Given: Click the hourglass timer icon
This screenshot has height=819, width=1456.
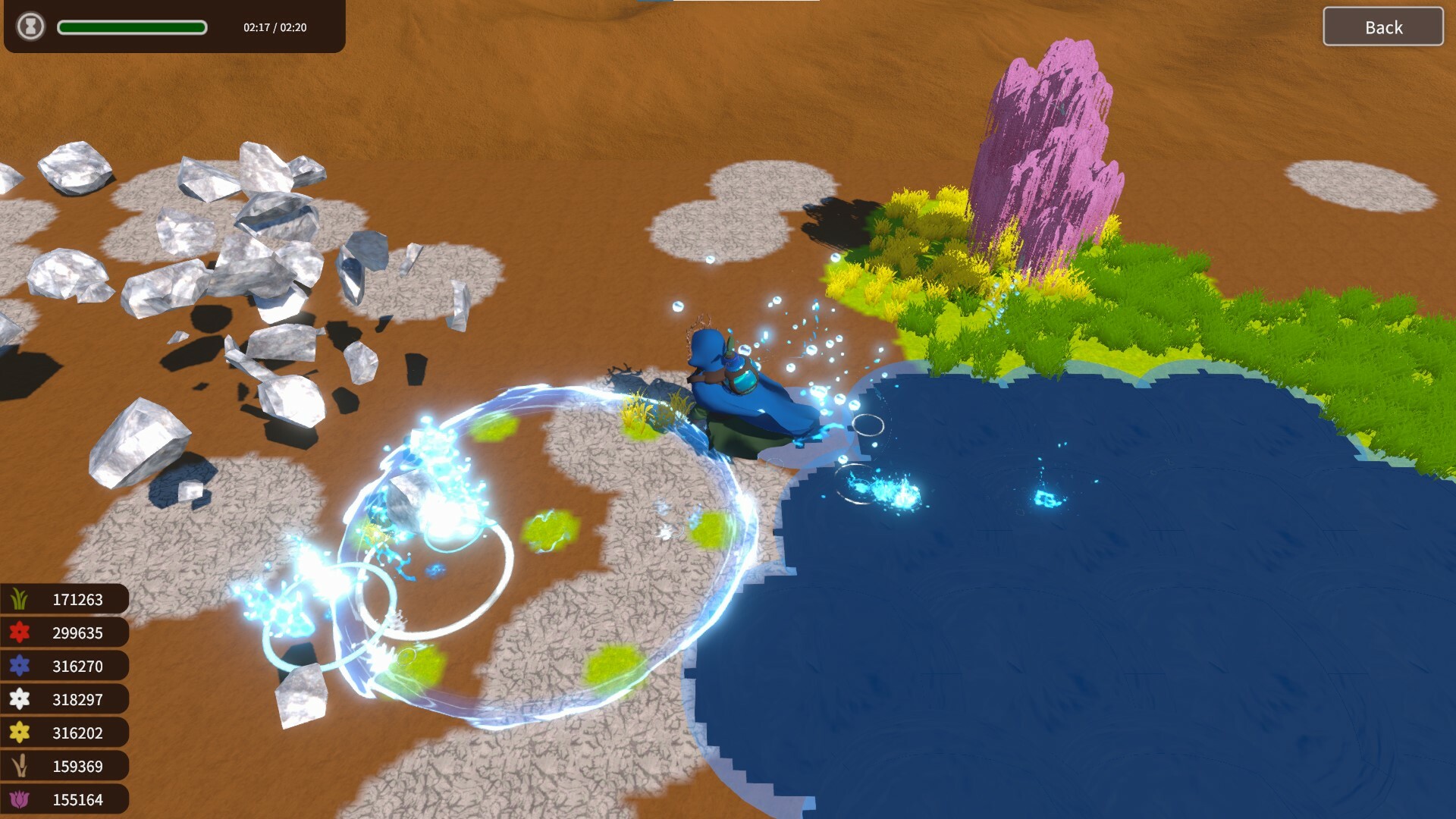Looking at the screenshot, I should click(30, 27).
